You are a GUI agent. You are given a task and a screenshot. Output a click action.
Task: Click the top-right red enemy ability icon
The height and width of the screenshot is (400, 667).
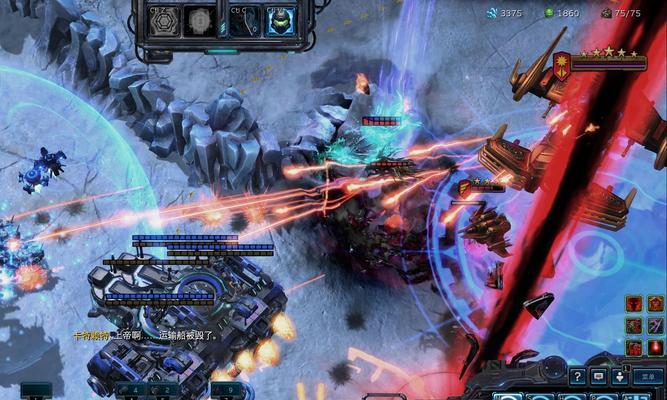click(654, 303)
